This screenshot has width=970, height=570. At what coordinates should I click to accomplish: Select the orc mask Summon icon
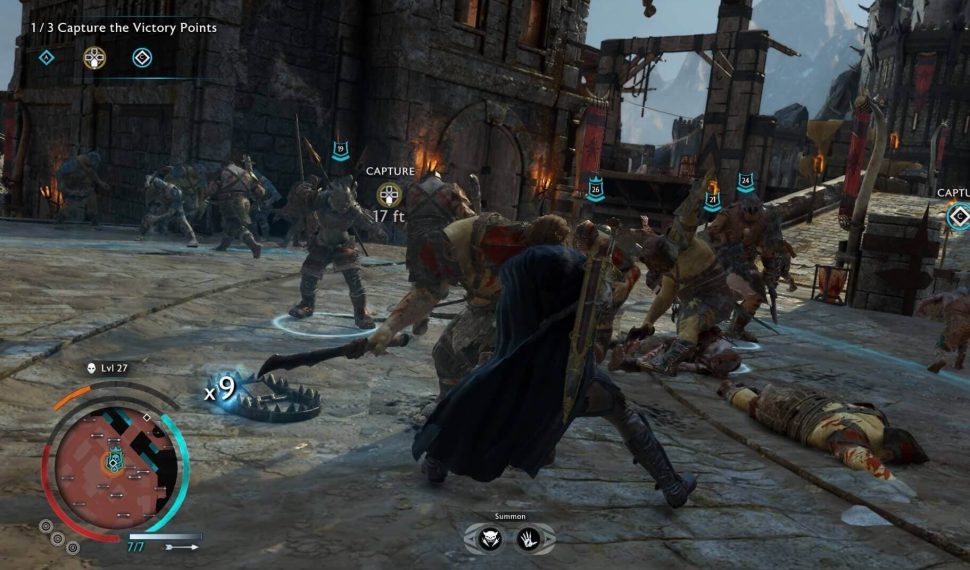coord(490,539)
